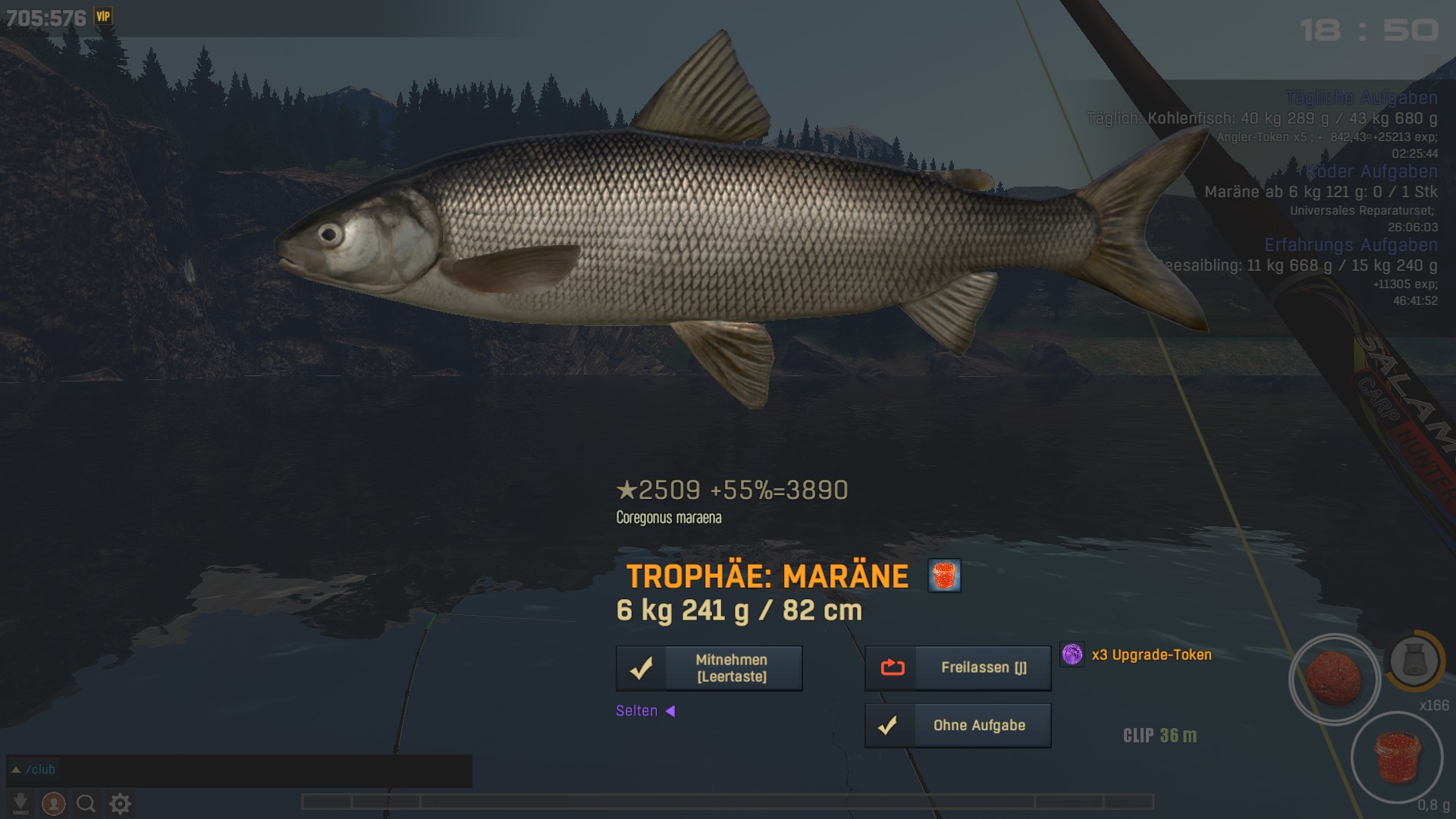
Task: Click the download arrow icon
Action: click(20, 803)
